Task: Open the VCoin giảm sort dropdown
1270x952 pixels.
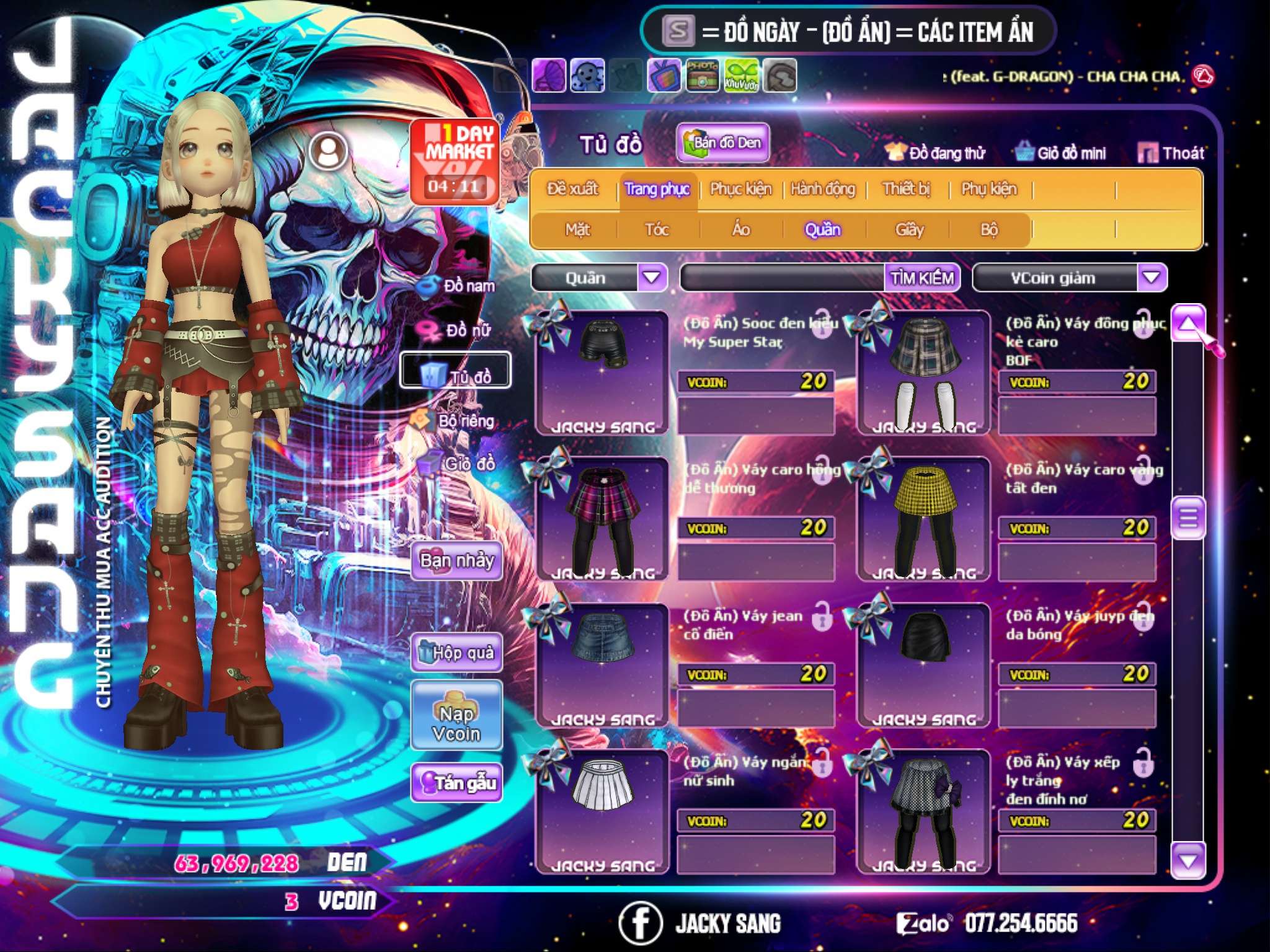Action: click(x=1152, y=278)
